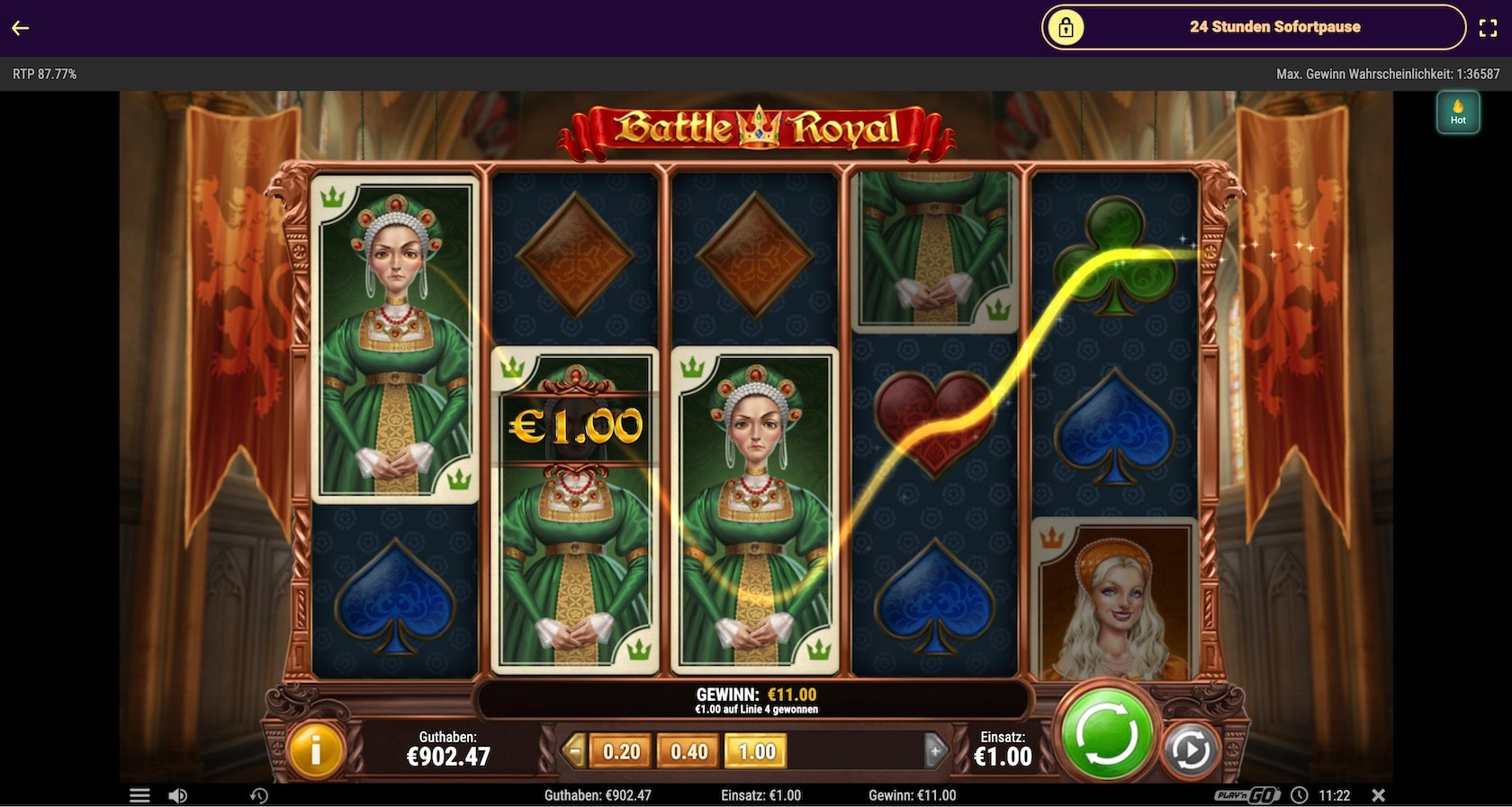1512x807 pixels.
Task: Open the game history icon
Action: tap(259, 795)
